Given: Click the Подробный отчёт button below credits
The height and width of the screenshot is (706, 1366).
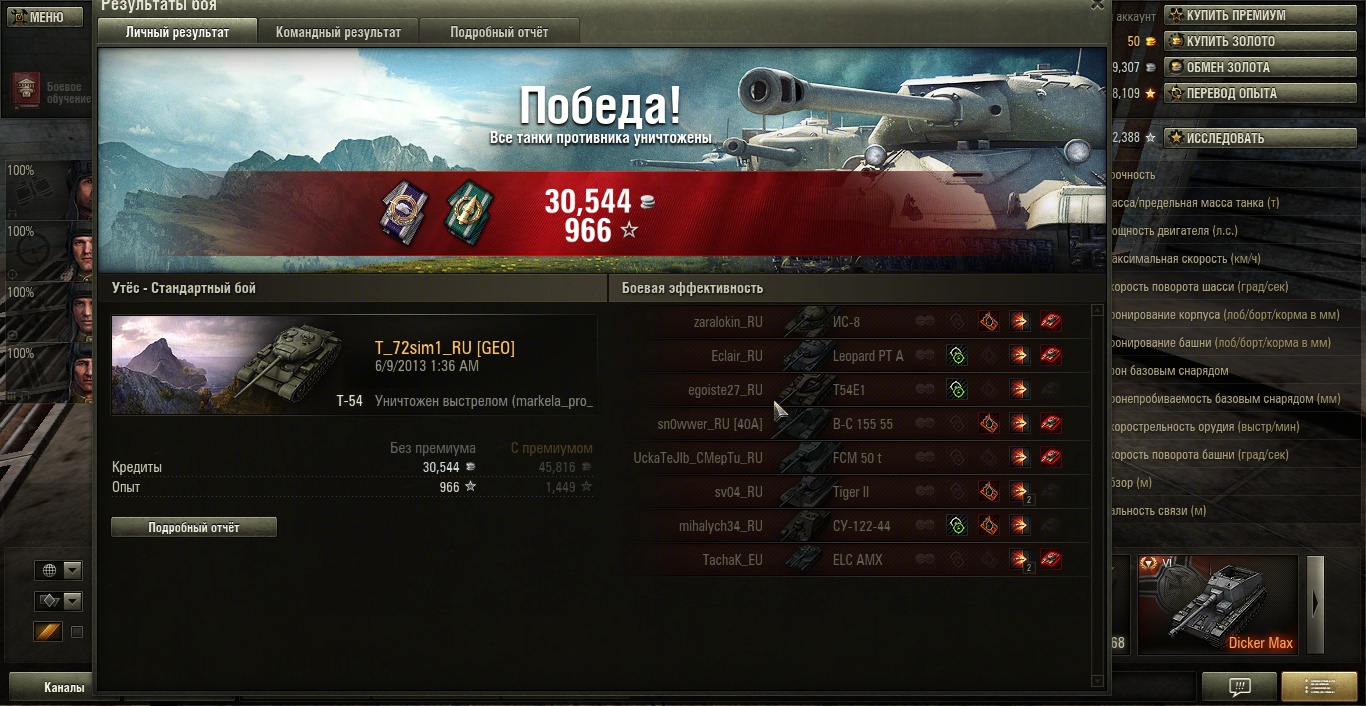Looking at the screenshot, I should coord(194,527).
